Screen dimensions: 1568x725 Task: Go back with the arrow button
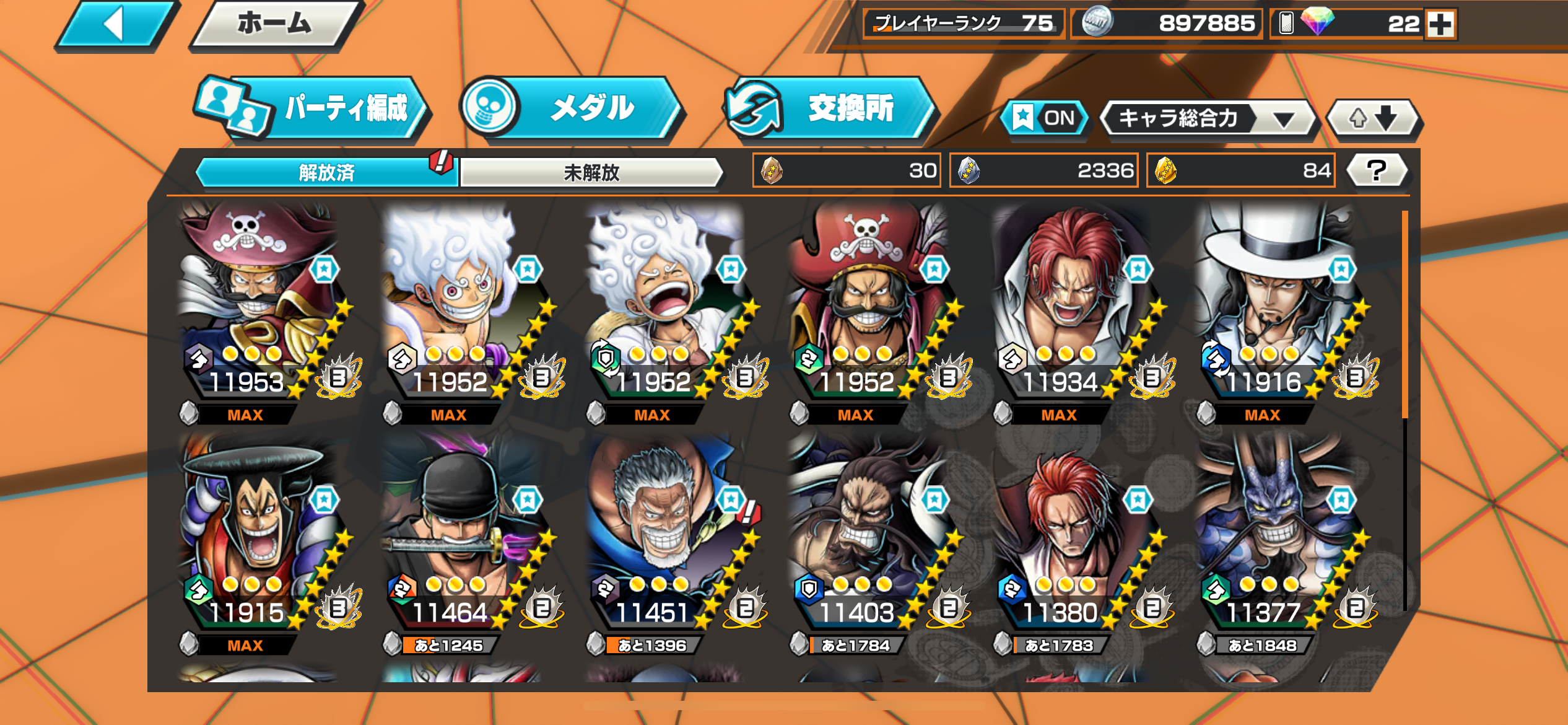coord(115,25)
